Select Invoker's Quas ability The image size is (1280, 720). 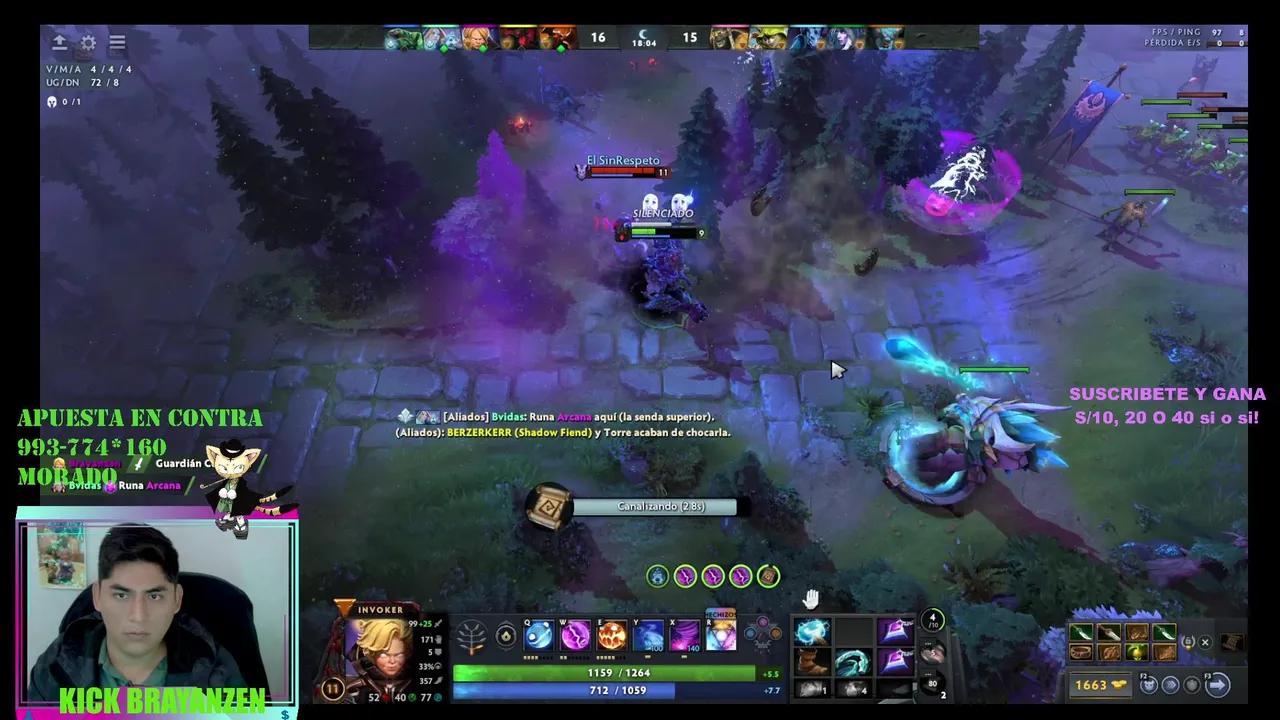[x=538, y=635]
